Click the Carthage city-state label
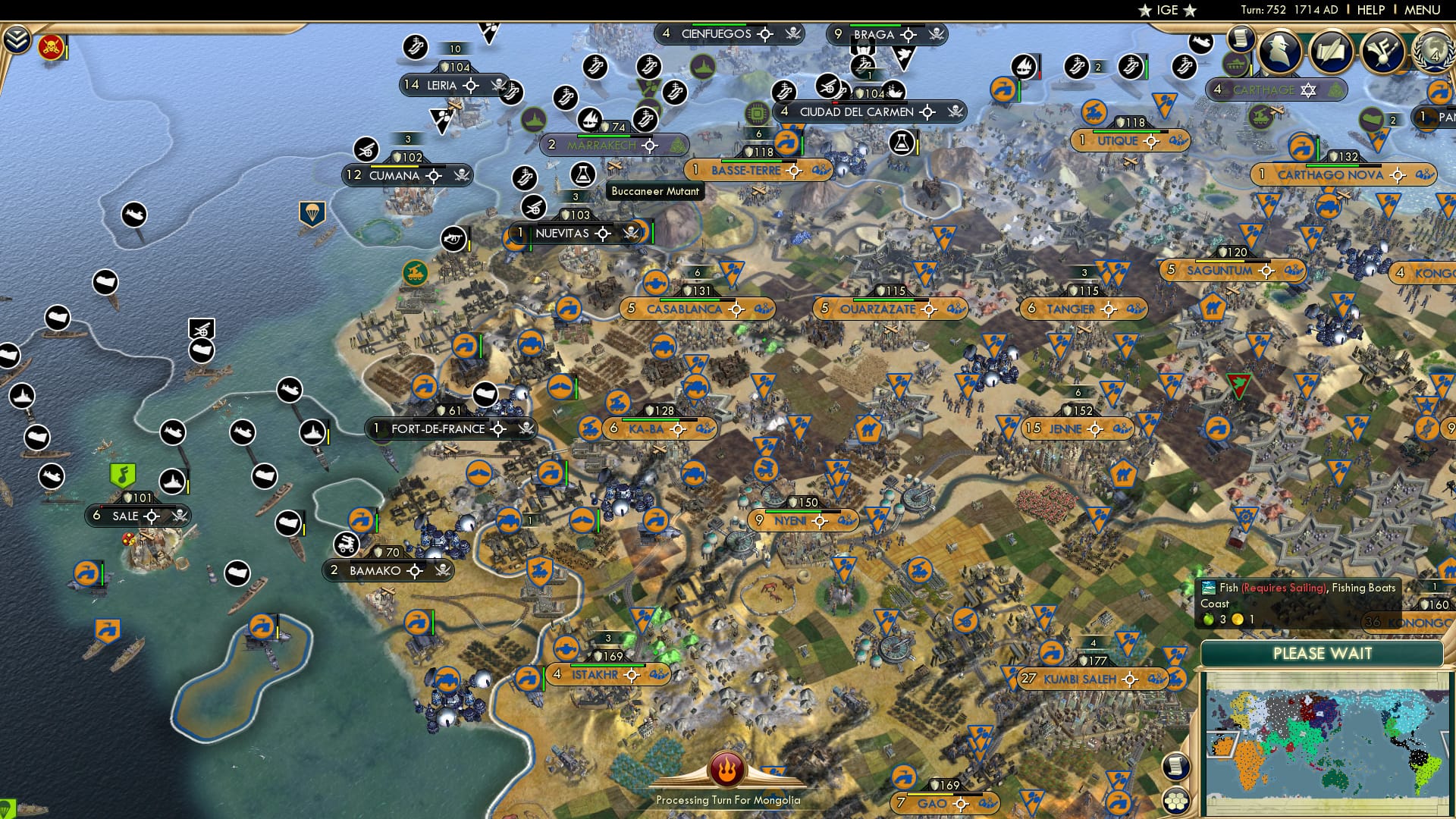Viewport: 1456px width, 819px height. point(1263,89)
